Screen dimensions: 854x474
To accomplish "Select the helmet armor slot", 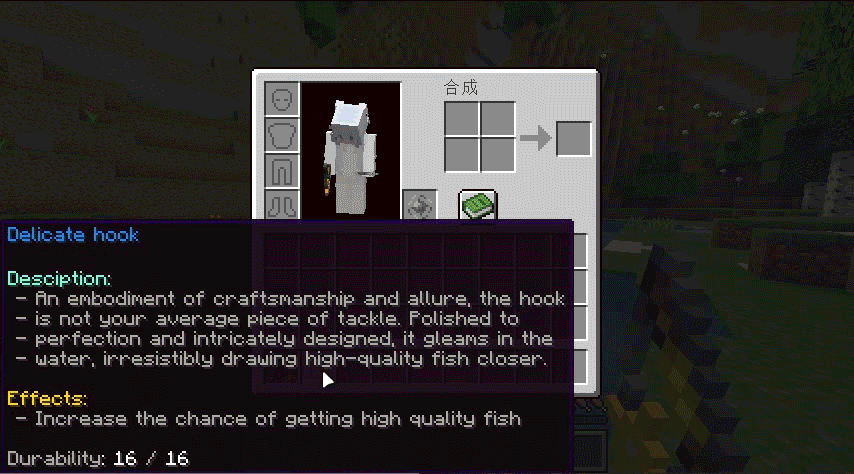I will click(x=282, y=99).
